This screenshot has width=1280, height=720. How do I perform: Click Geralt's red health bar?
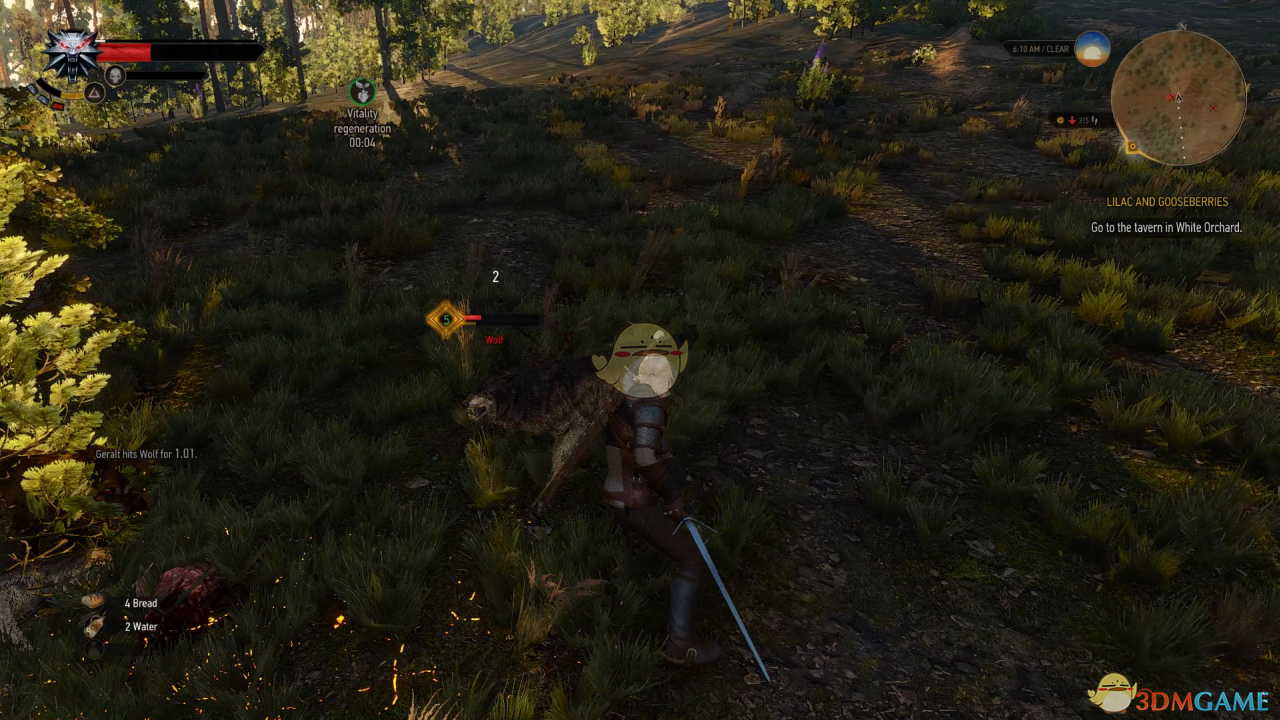(x=125, y=51)
